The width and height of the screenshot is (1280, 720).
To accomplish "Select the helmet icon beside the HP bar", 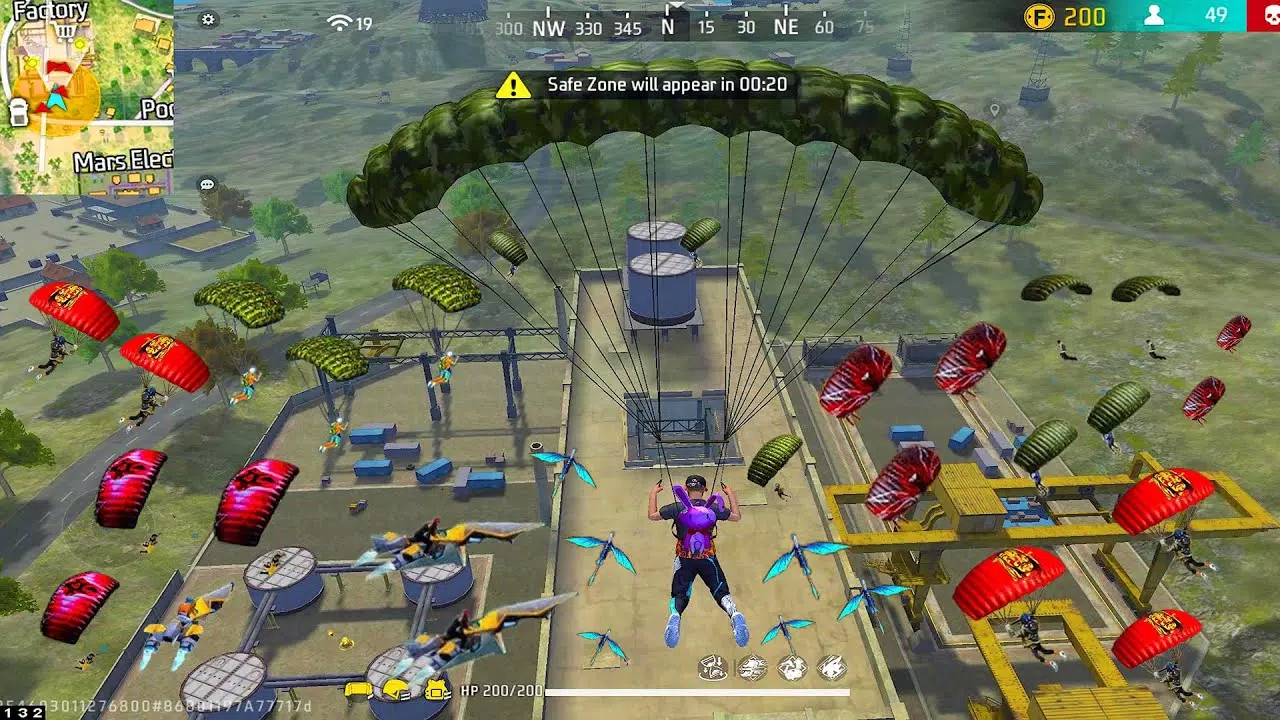I will [x=397, y=688].
